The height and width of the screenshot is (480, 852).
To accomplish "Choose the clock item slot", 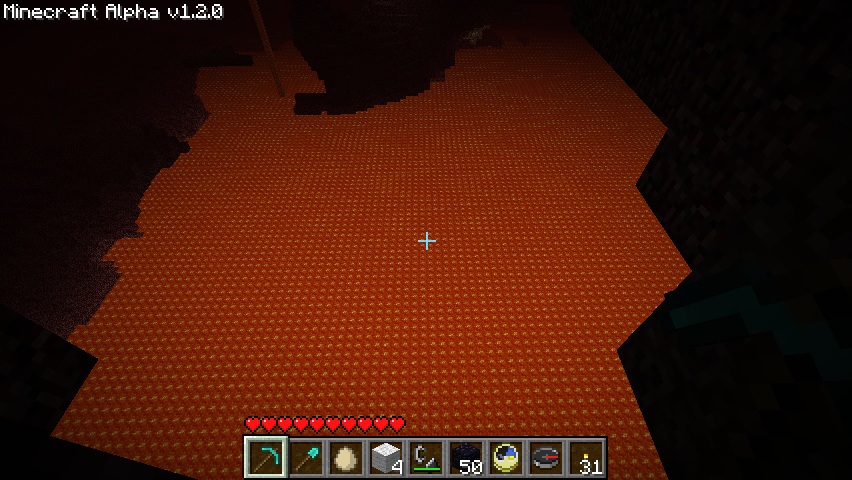I will [x=506, y=458].
